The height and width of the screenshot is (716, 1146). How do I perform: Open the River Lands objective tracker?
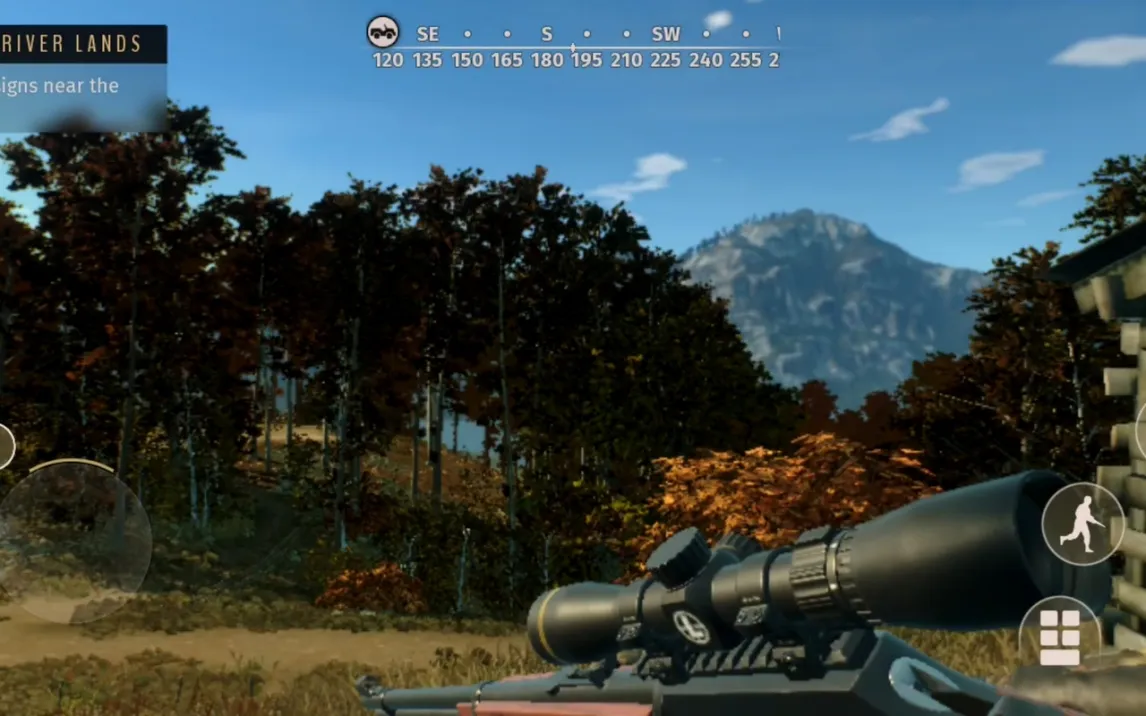(x=80, y=78)
